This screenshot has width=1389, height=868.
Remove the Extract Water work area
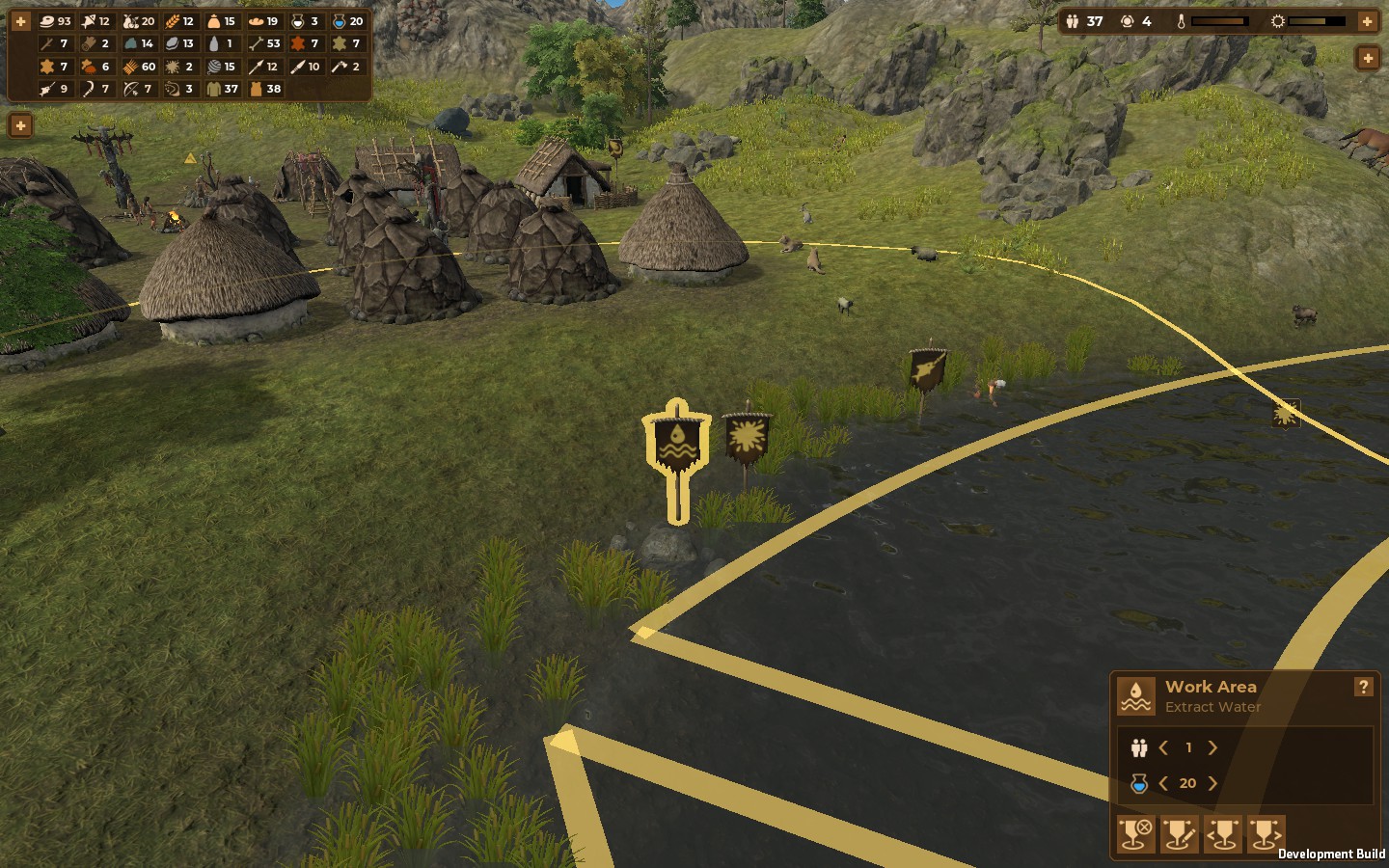(x=1135, y=833)
